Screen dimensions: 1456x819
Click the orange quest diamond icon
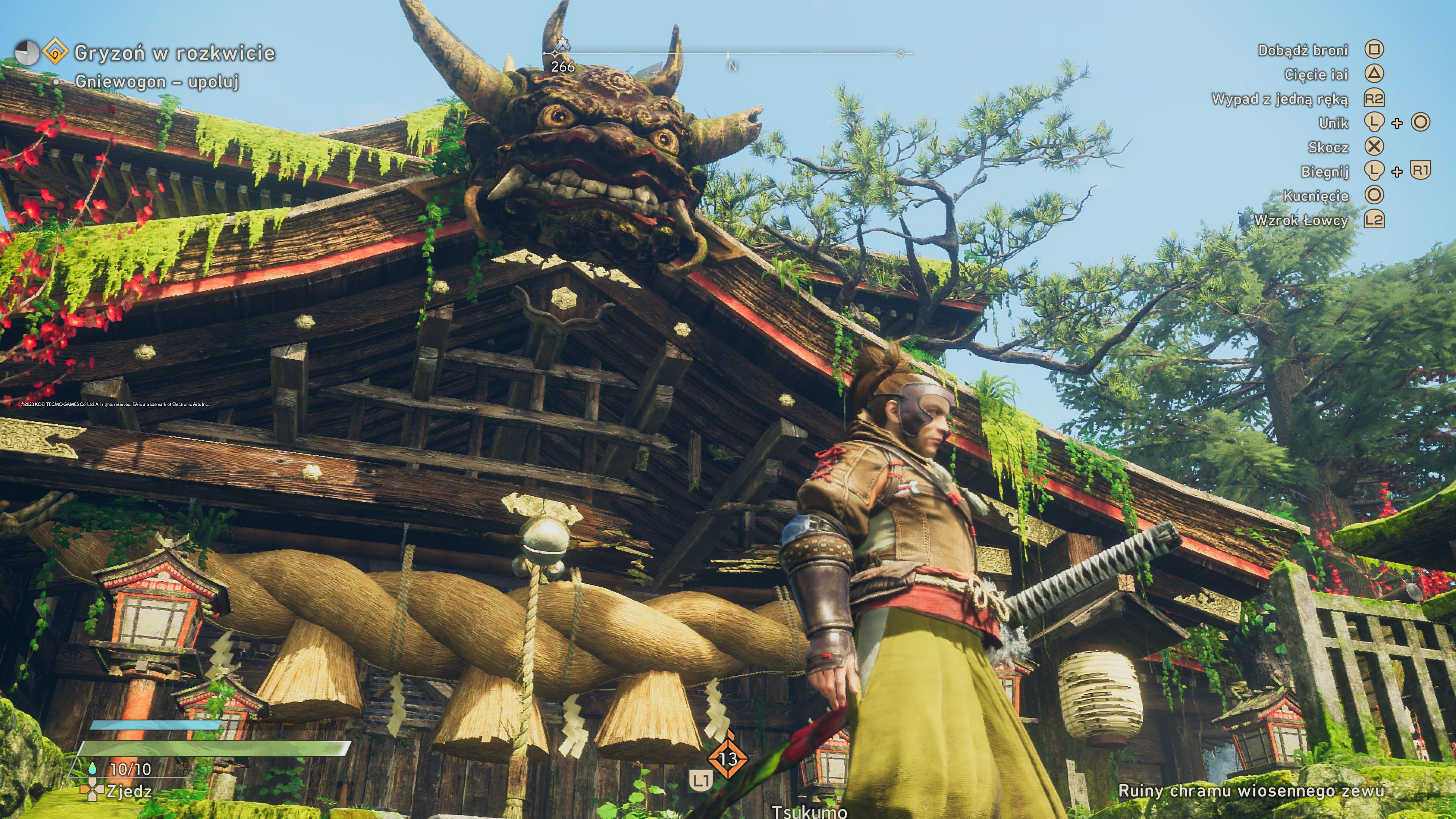55,53
